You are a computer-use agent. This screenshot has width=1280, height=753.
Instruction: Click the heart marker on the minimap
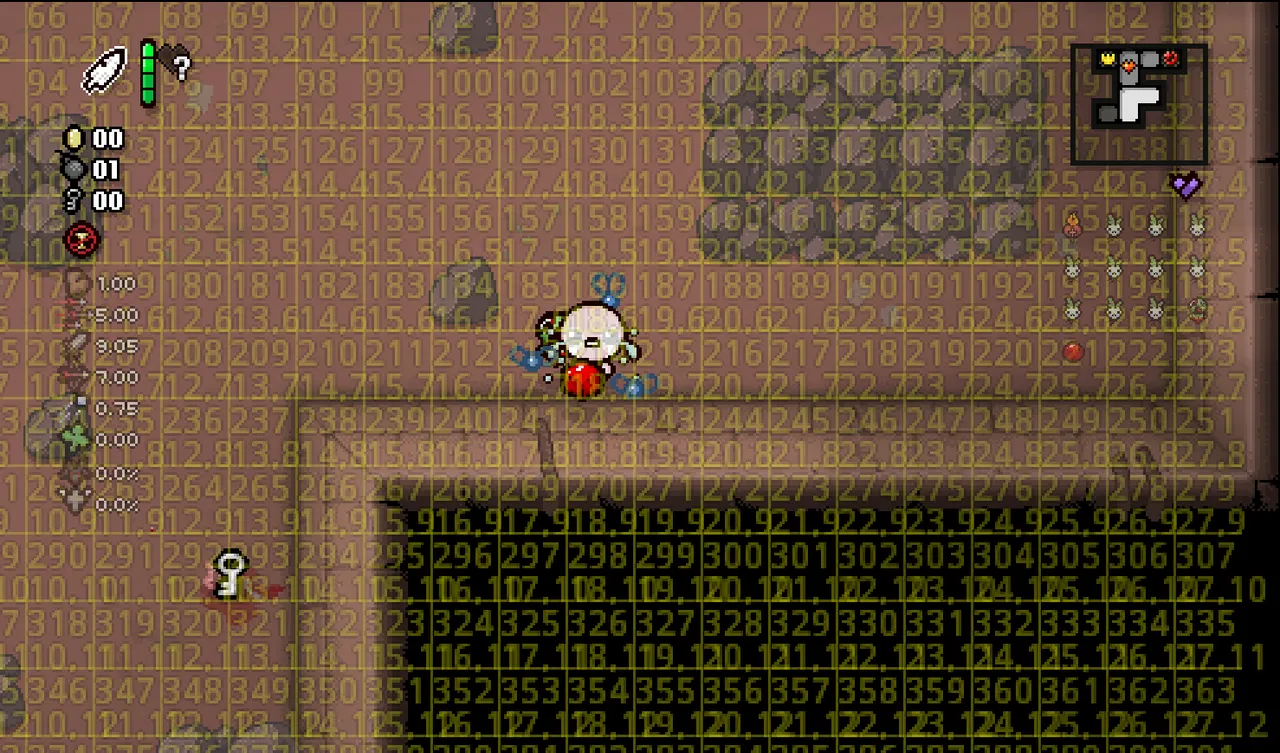tap(1129, 65)
